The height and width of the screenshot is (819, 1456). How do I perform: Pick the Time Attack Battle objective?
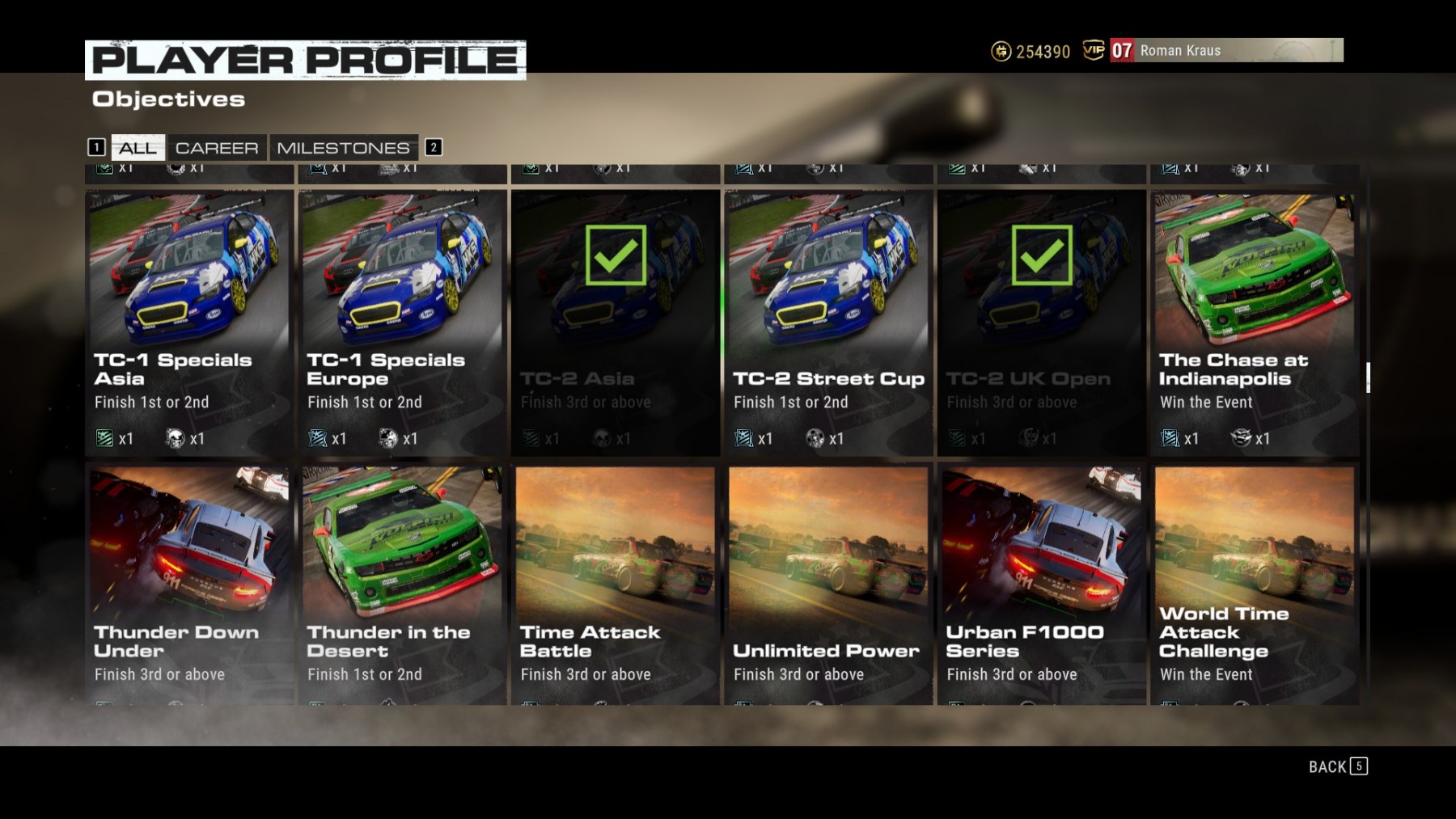pyautogui.click(x=615, y=584)
